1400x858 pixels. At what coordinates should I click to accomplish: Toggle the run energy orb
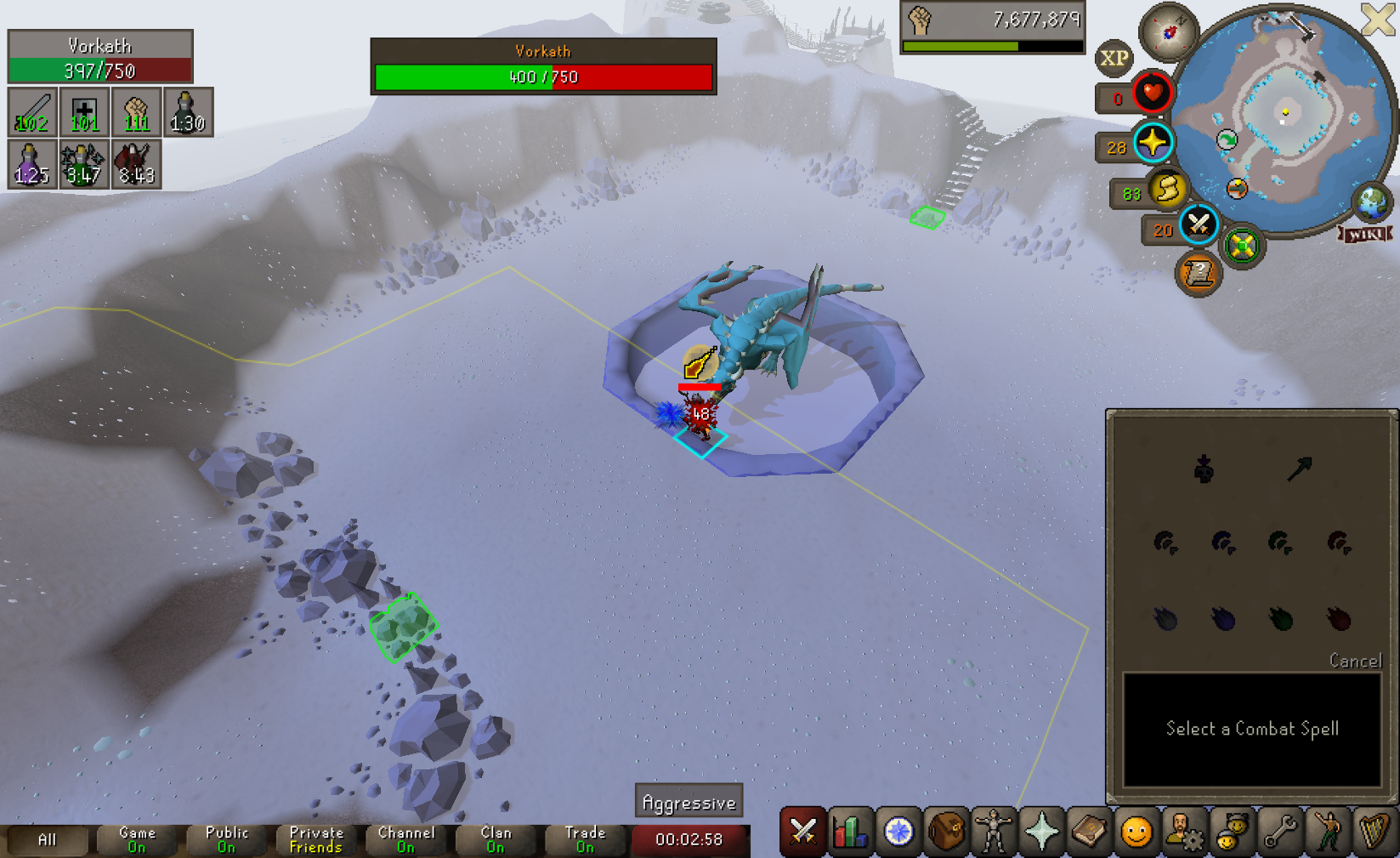[x=1168, y=189]
